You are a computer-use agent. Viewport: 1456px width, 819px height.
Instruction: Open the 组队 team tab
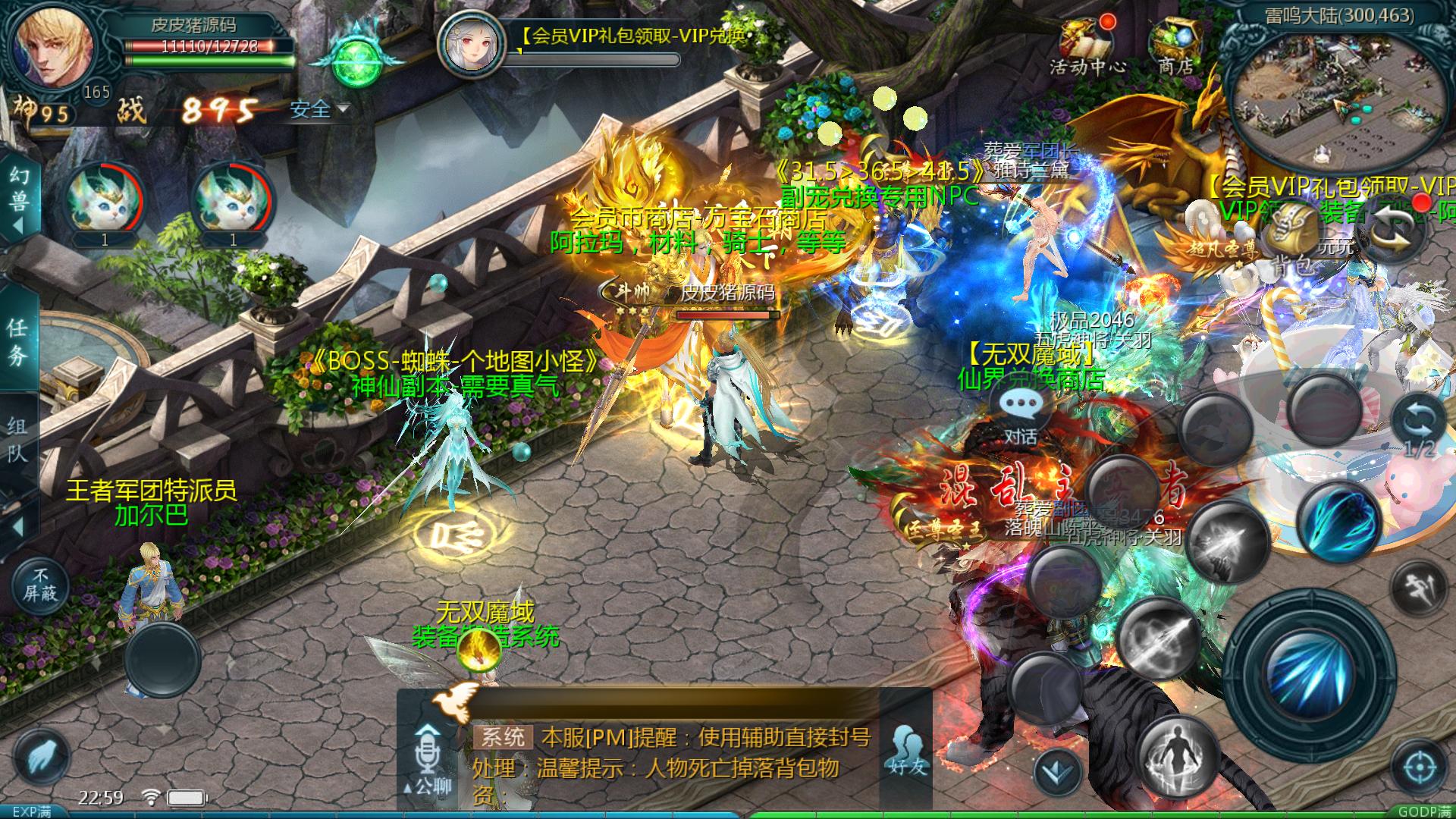point(18,438)
